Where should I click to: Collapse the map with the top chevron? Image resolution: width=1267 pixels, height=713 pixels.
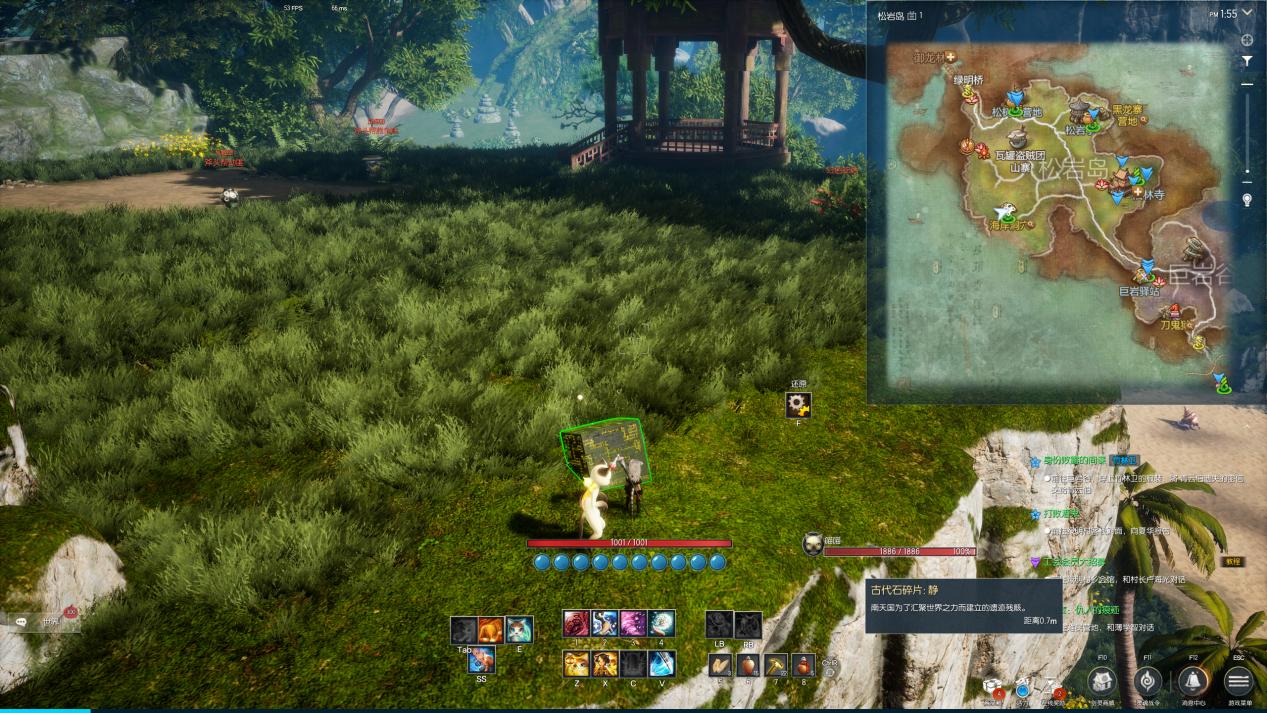pyautogui.click(x=1247, y=15)
